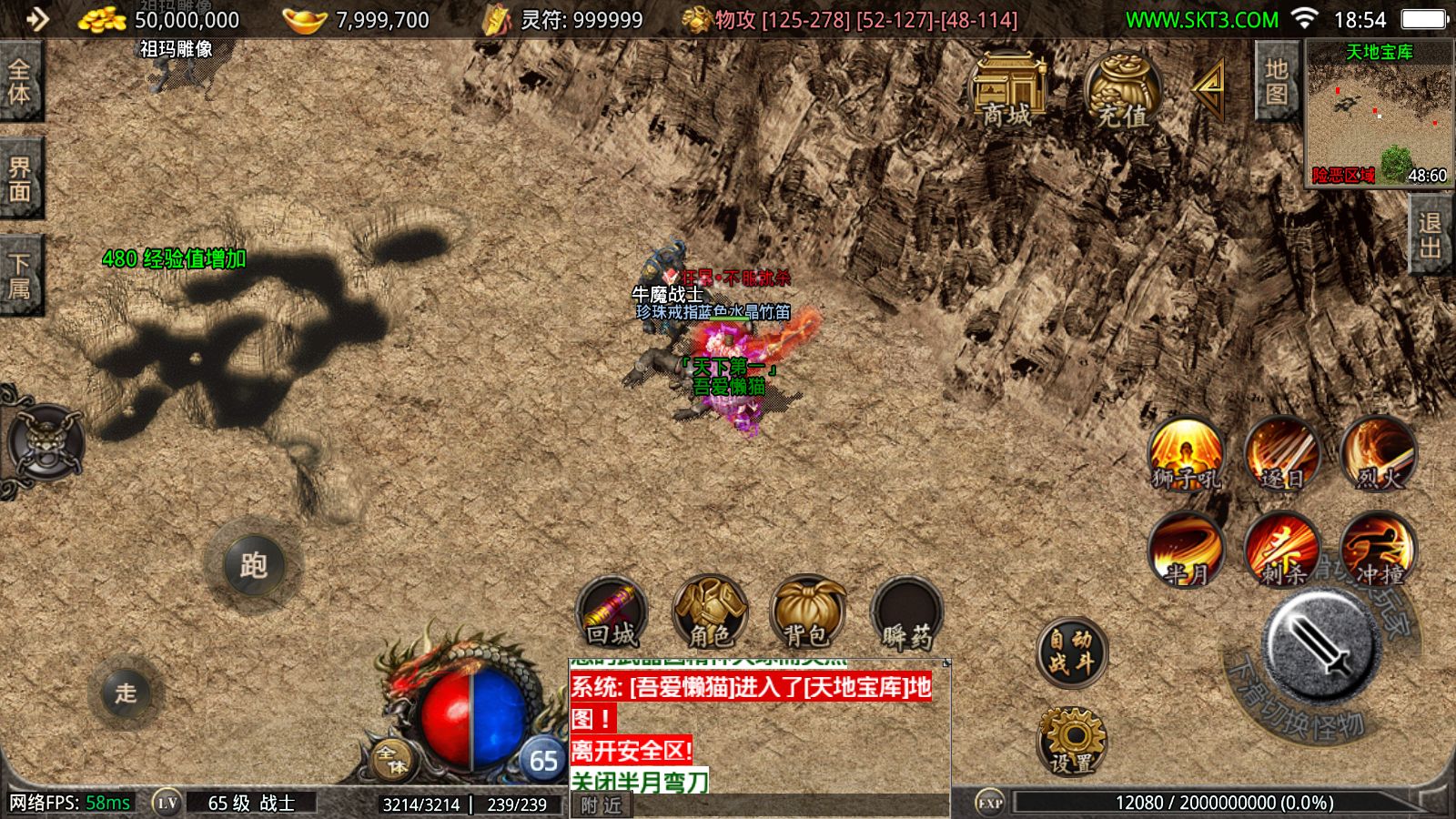This screenshot has height=819, width=1456.
Task: Use the 烈火 skill
Action: [x=1378, y=452]
